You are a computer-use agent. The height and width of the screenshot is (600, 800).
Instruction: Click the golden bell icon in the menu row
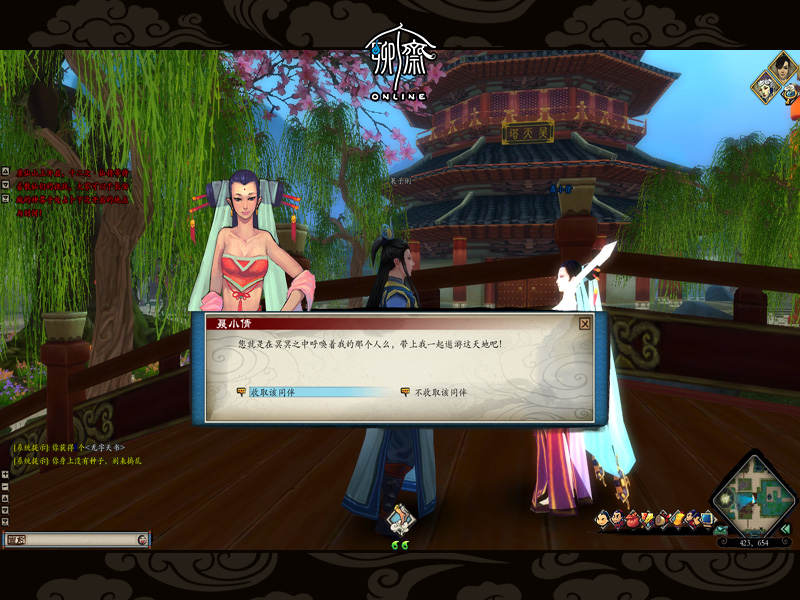[677, 519]
